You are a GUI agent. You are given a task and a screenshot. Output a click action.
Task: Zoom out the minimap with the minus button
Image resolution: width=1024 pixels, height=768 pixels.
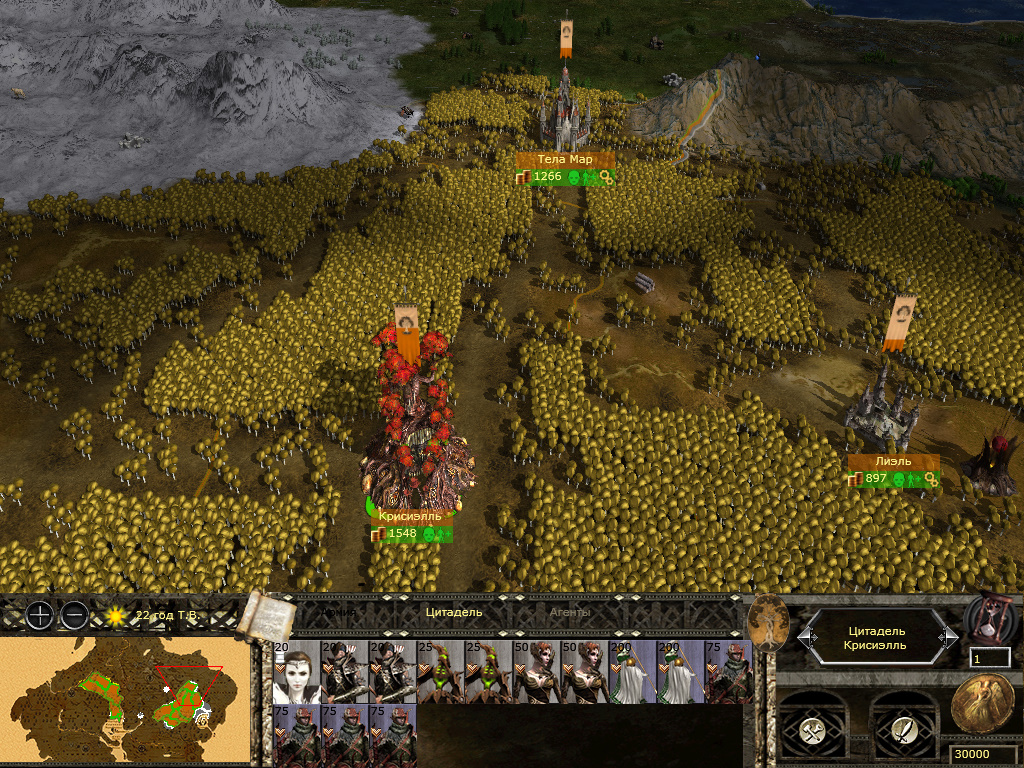[74, 615]
